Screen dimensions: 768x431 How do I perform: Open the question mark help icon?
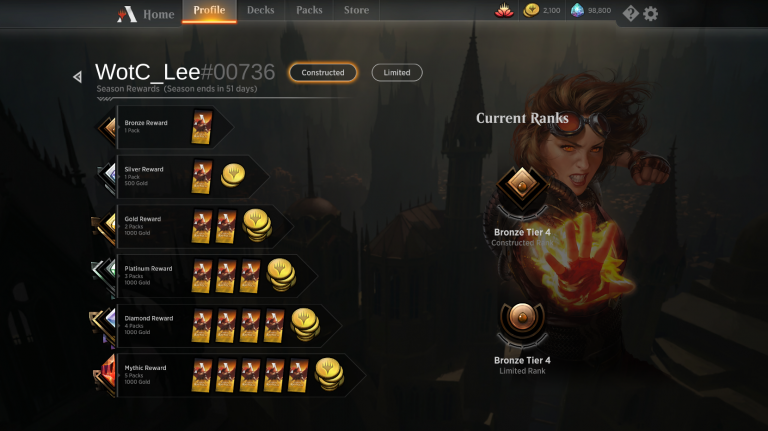tap(630, 13)
